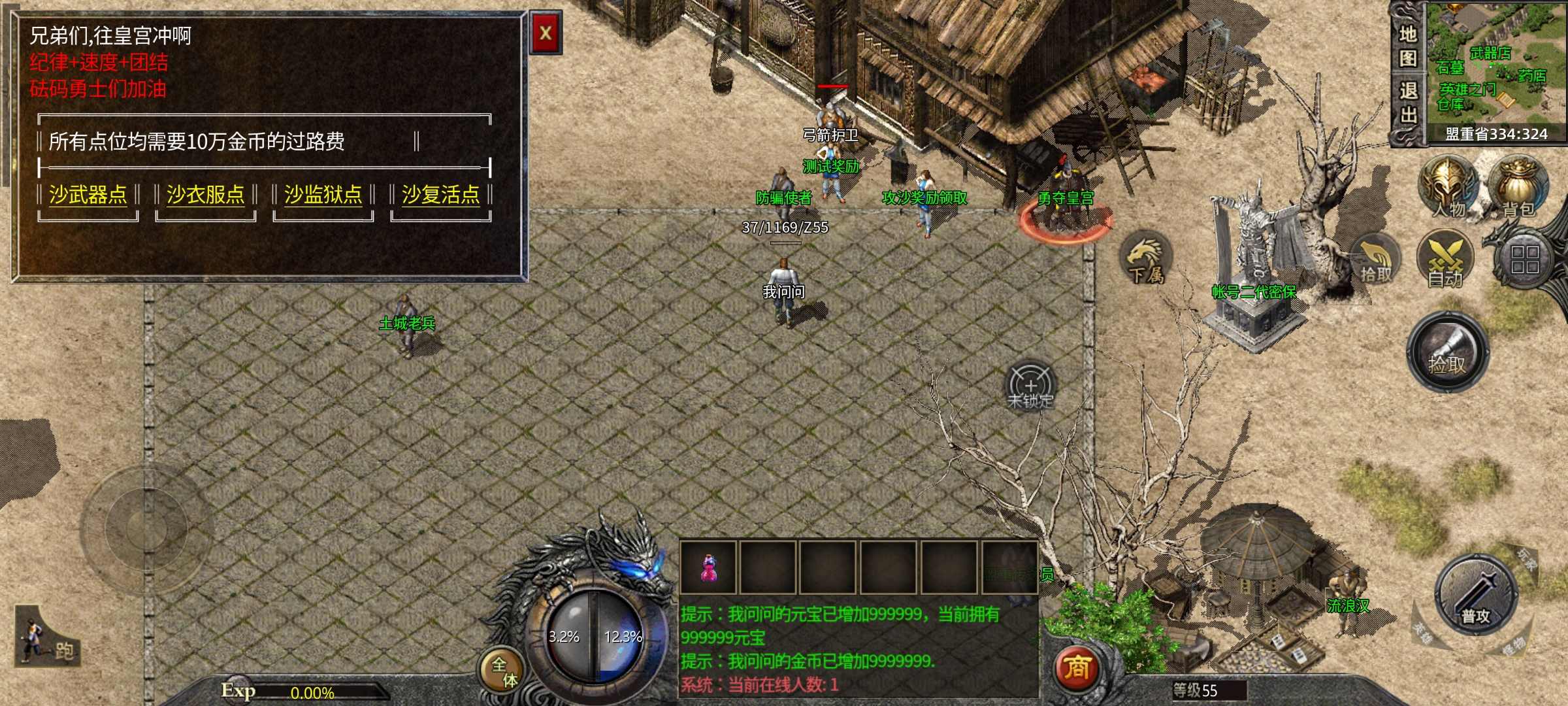1568x706 pixels.
Task: Open the red 商 shop button
Action: [1077, 668]
